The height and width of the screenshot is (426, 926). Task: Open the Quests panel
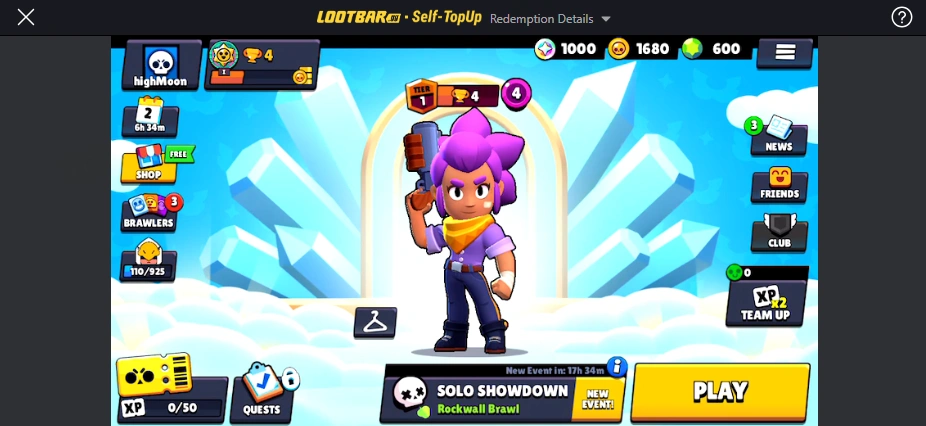(x=264, y=393)
